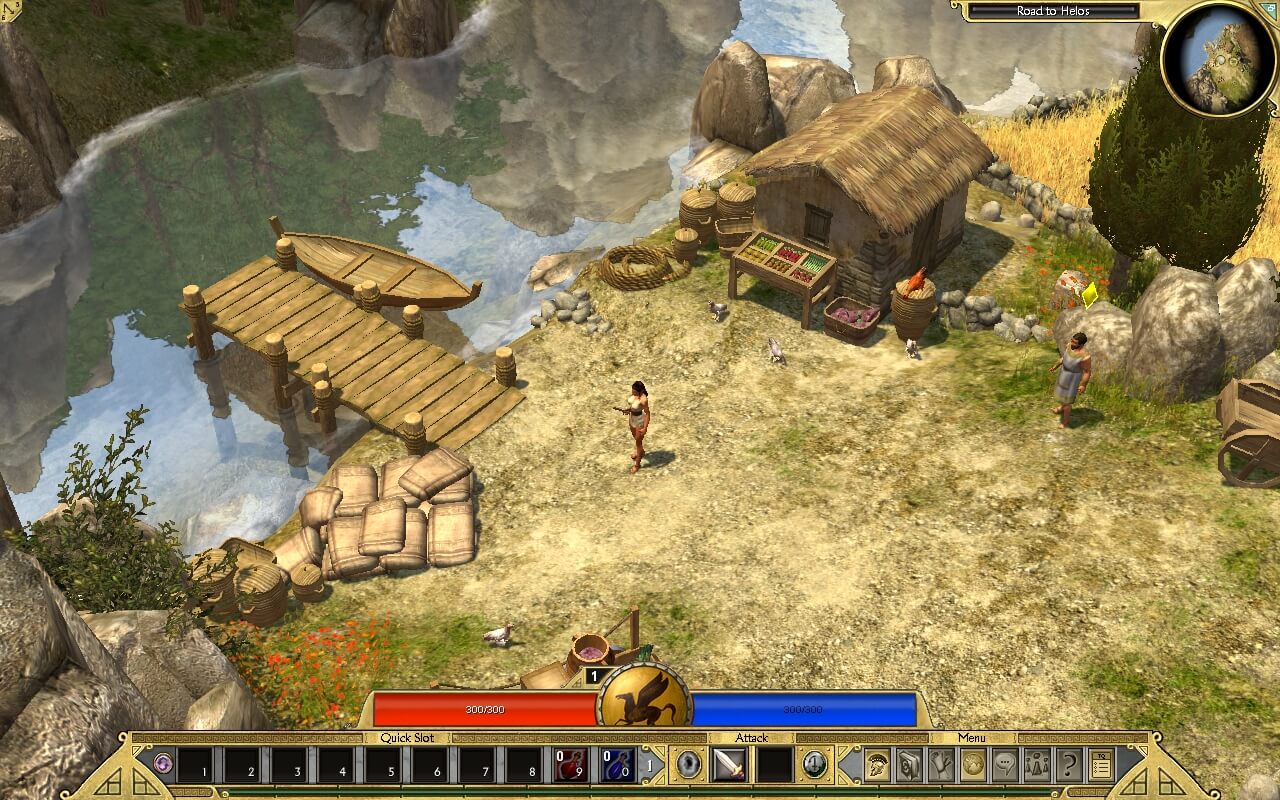Click the green exclamation orb icon
1280x800 pixels.
[x=815, y=765]
